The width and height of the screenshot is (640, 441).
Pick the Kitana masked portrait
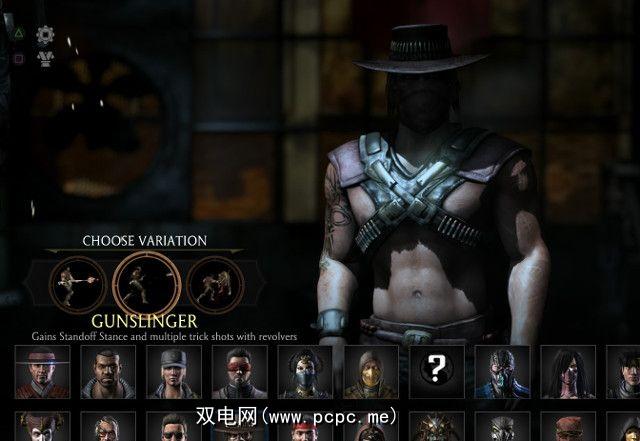[305, 373]
